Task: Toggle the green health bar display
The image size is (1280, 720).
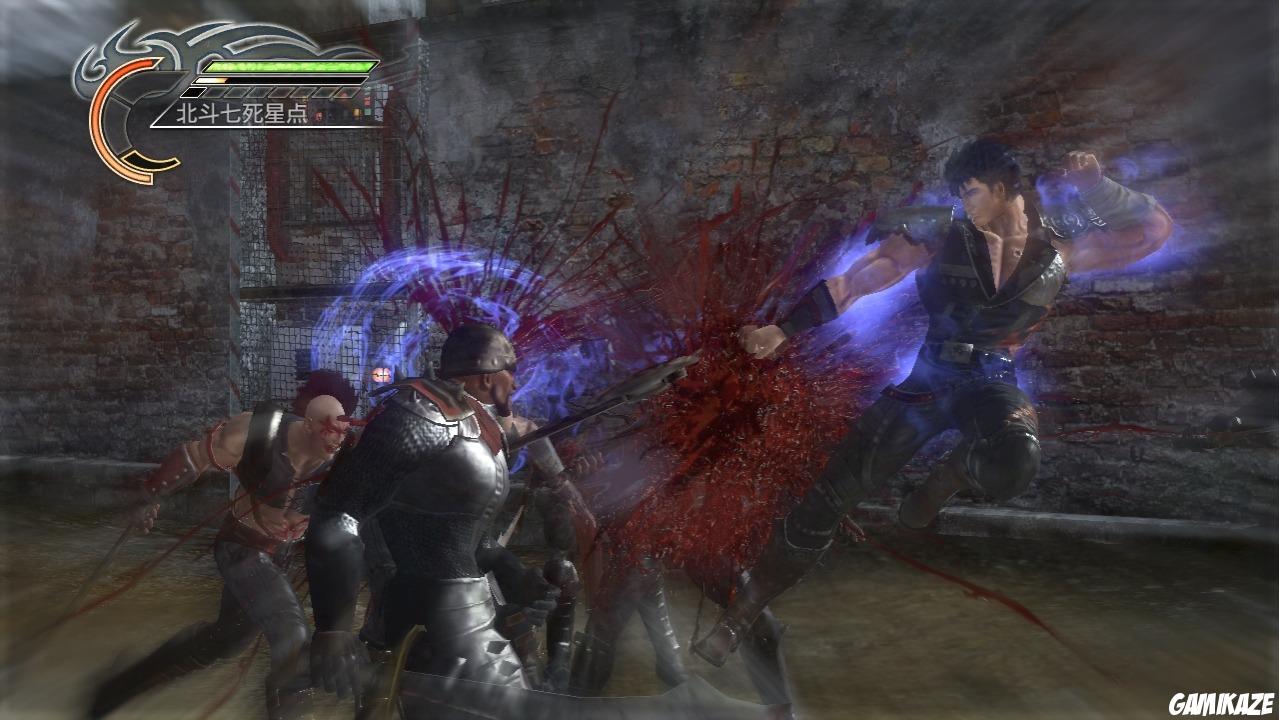Action: click(x=286, y=67)
